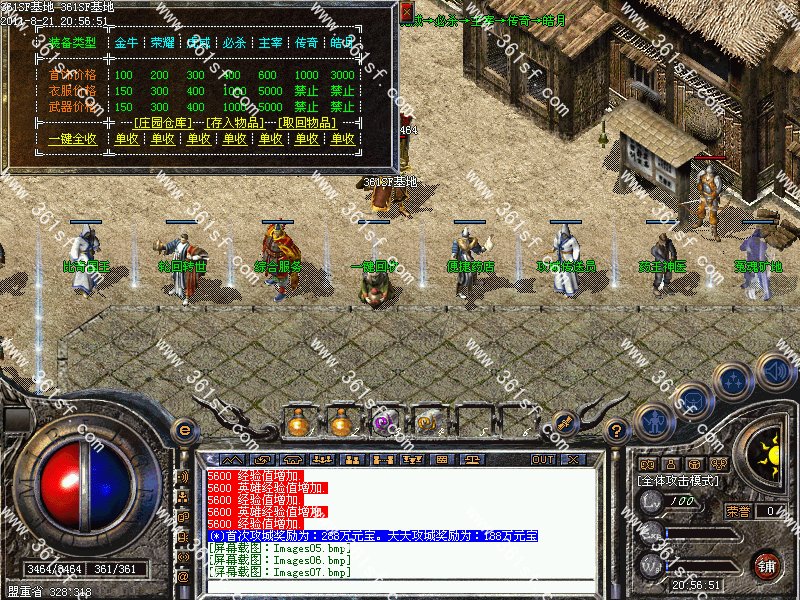Open the red 铺 shop button

tap(766, 564)
